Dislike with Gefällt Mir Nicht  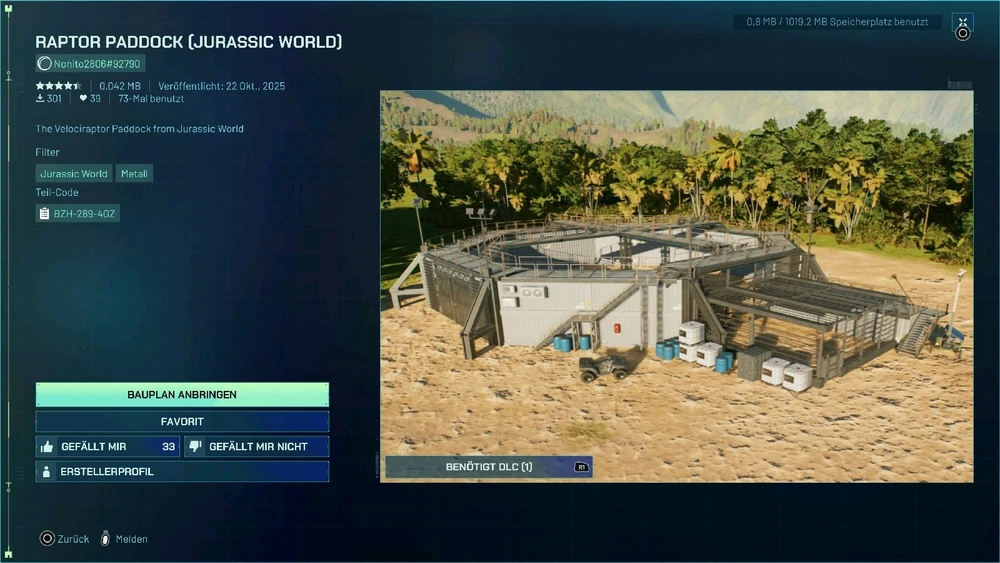point(257,447)
